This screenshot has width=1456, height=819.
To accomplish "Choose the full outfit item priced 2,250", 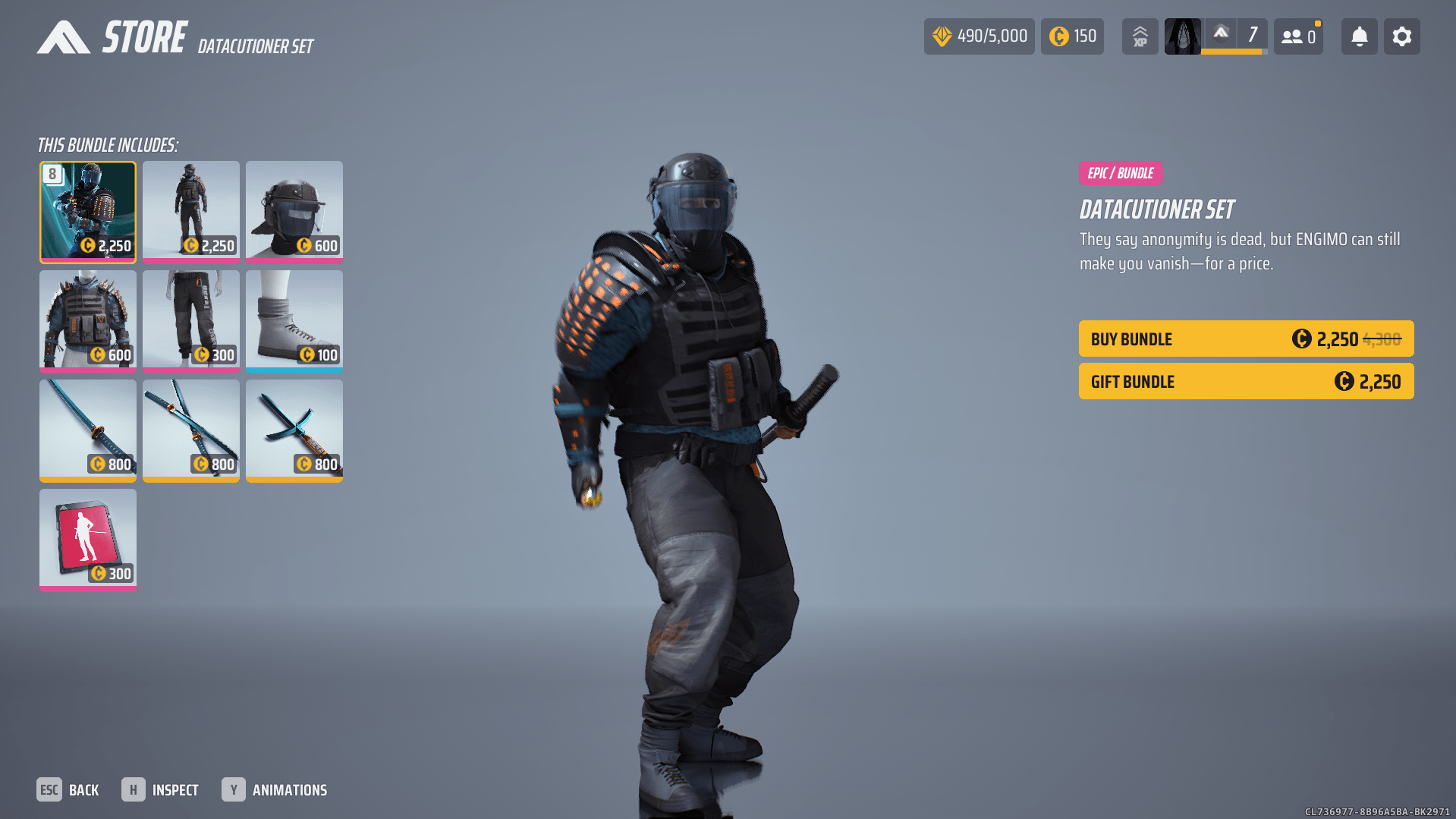I will (x=191, y=212).
